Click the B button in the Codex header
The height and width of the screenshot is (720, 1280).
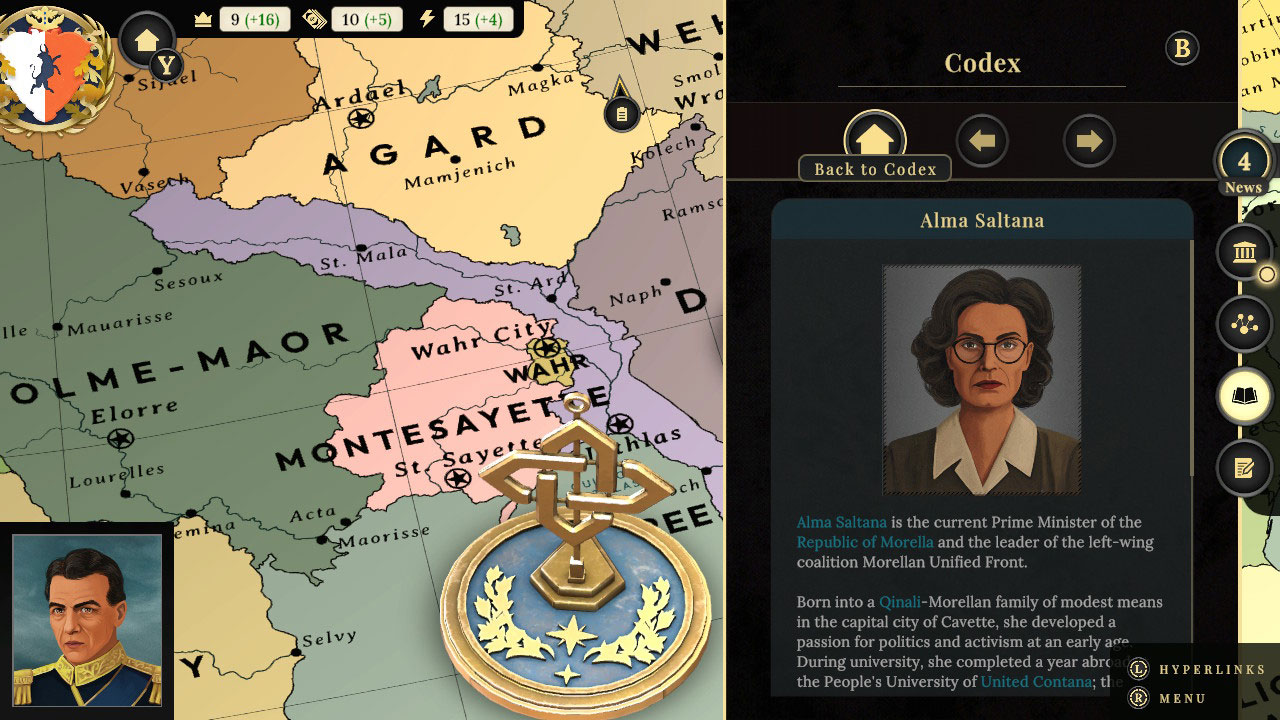[1181, 47]
